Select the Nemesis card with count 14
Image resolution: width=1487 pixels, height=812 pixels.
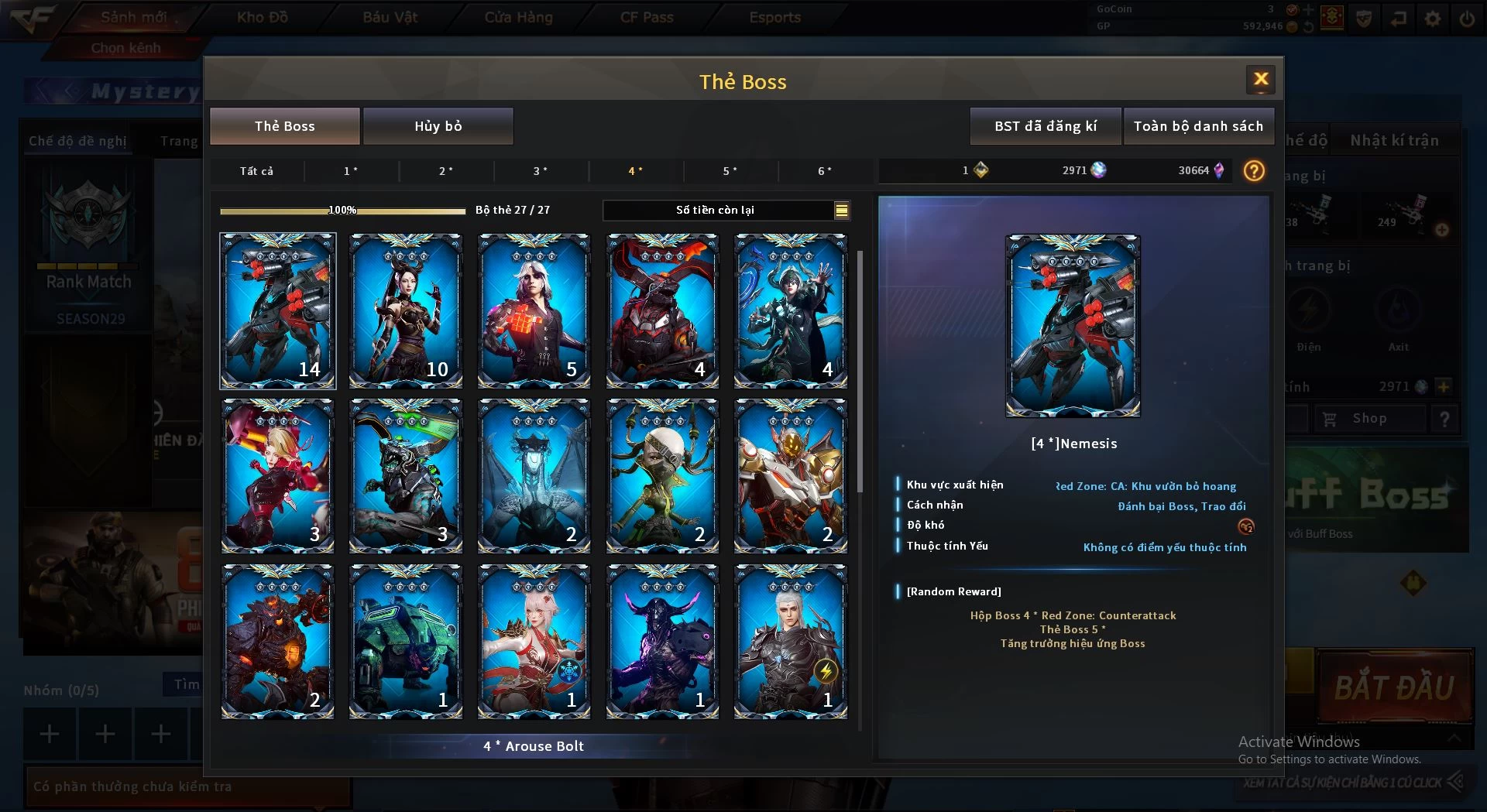coord(277,310)
